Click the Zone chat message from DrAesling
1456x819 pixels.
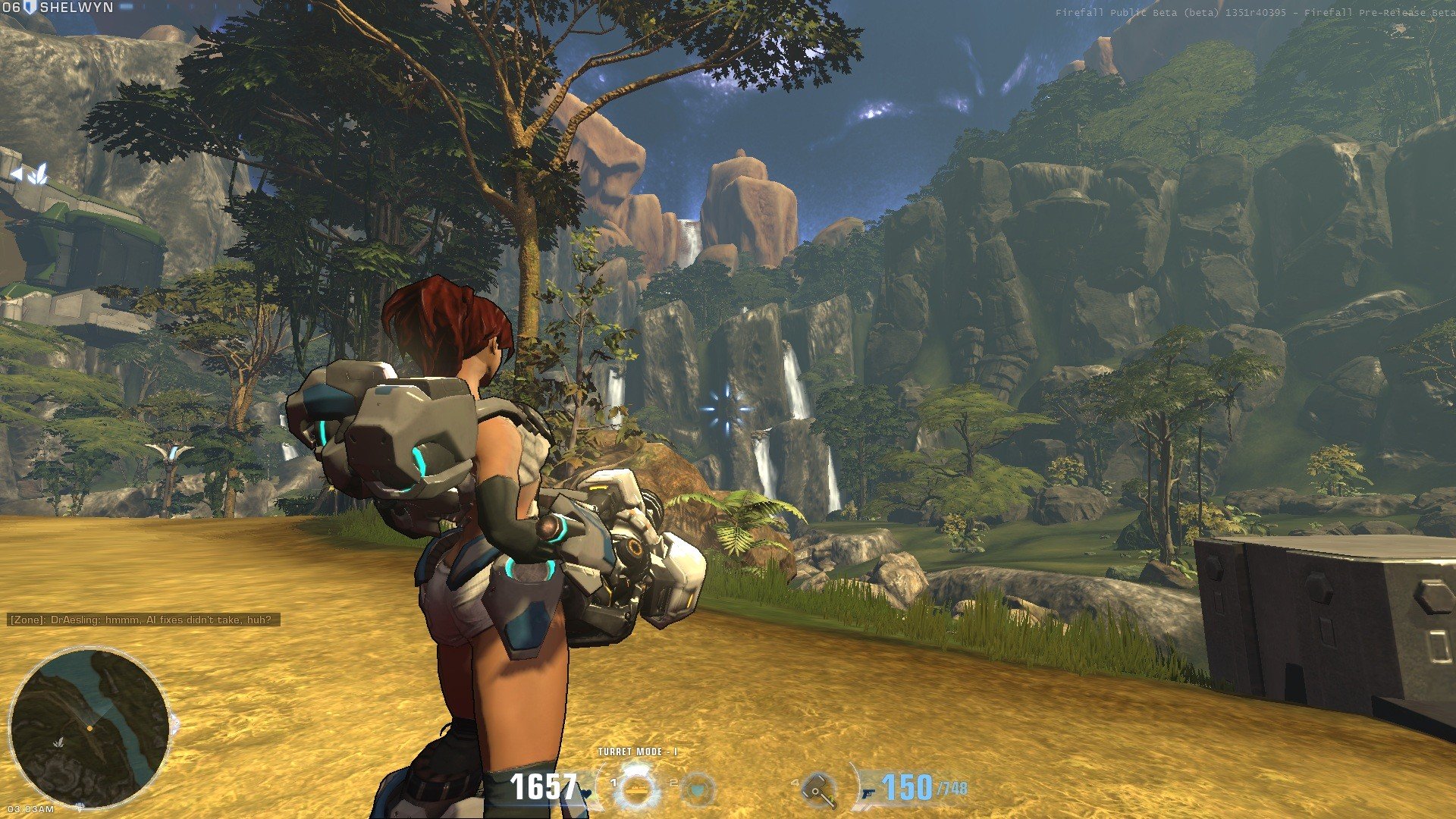143,620
